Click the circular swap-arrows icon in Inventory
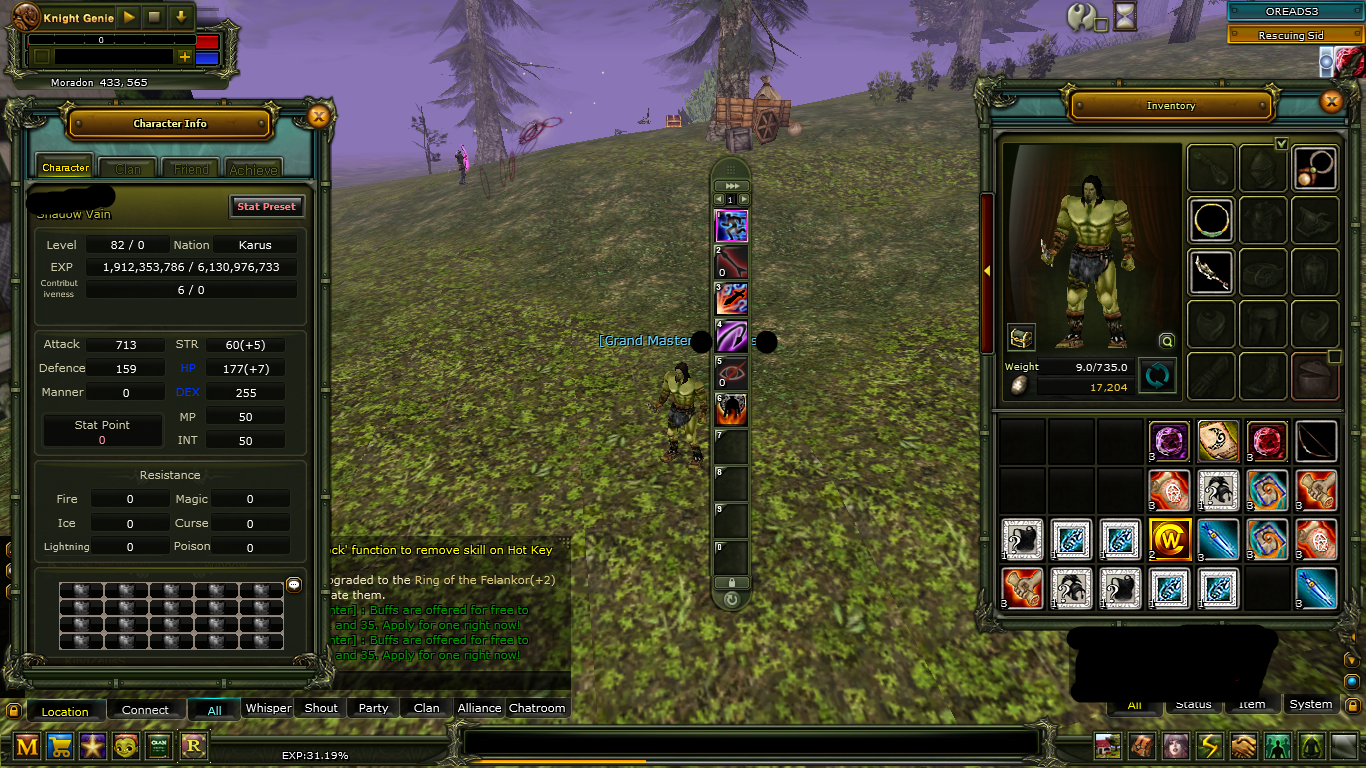 click(1157, 375)
